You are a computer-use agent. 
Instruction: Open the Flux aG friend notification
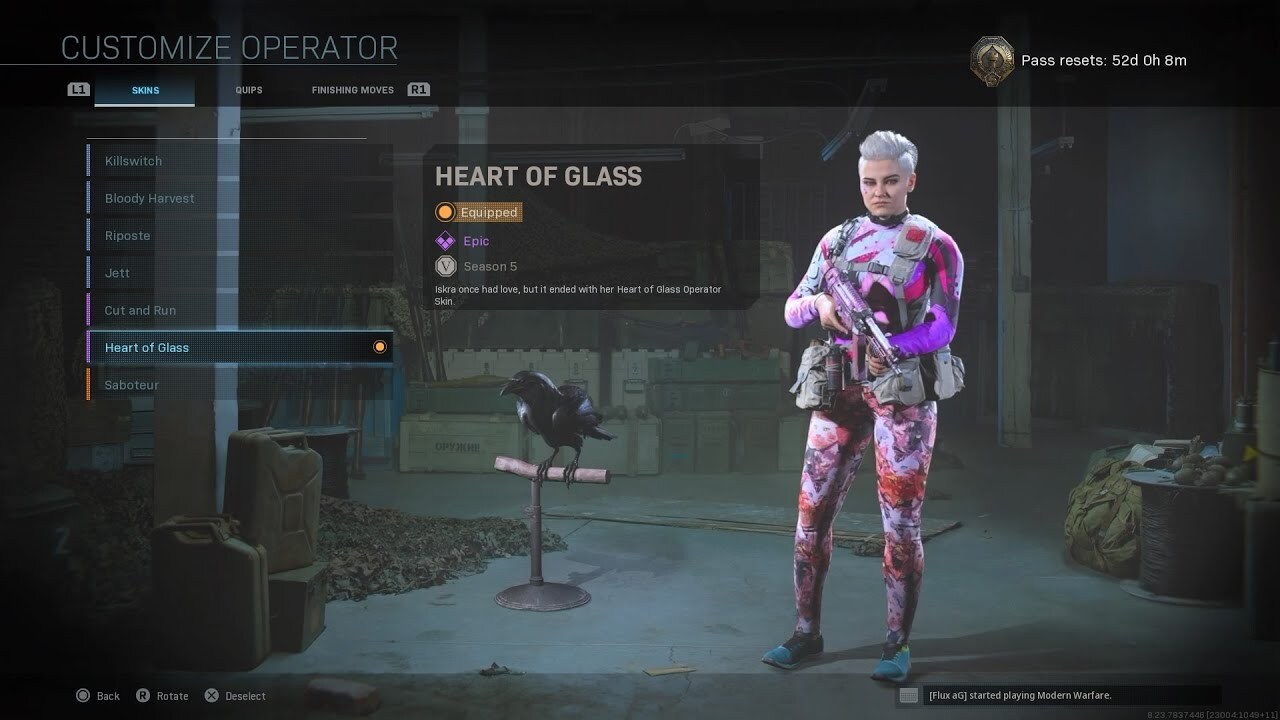[x=1056, y=695]
